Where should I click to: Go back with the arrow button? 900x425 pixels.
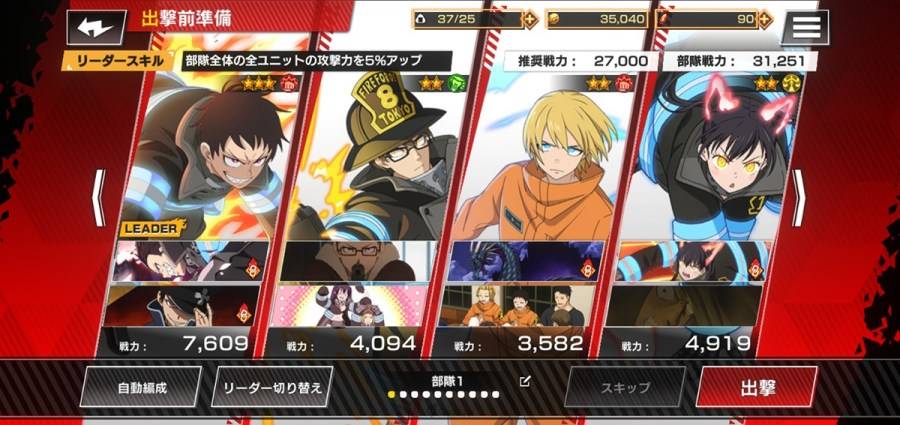click(x=96, y=26)
